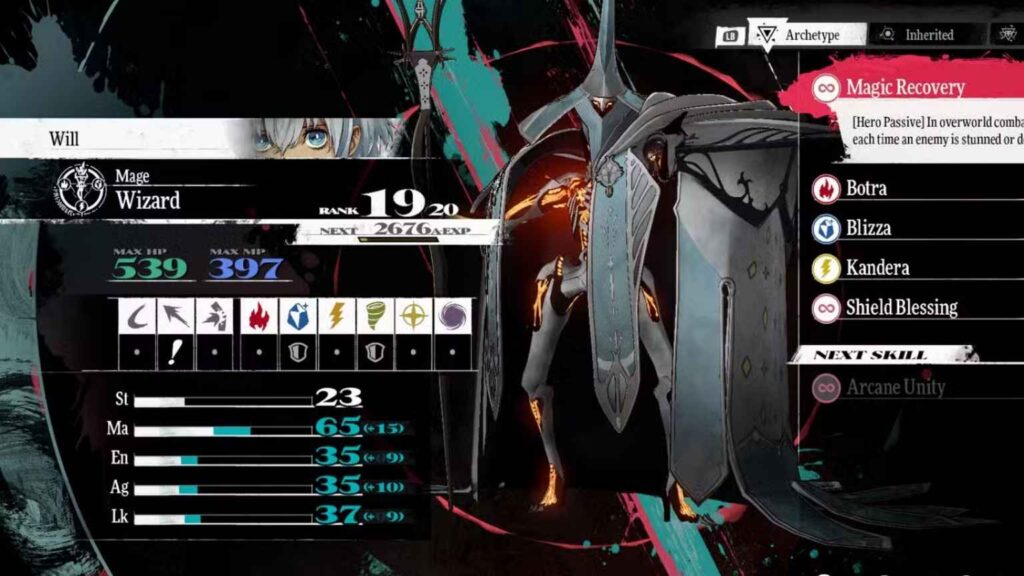
Task: Select the purple dark swirl affinity icon
Action: click(452, 316)
